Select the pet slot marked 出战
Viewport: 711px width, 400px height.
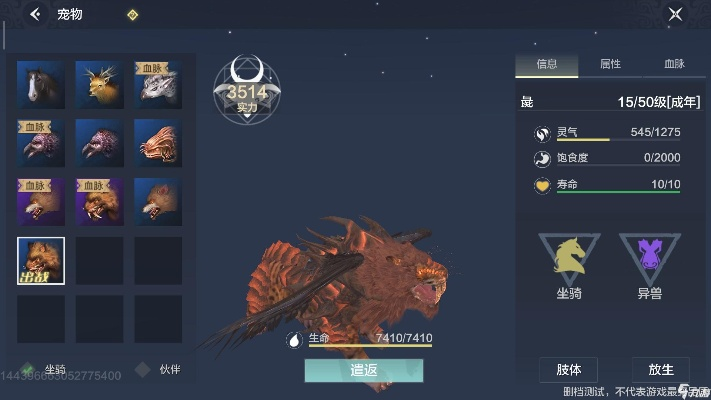point(41,261)
